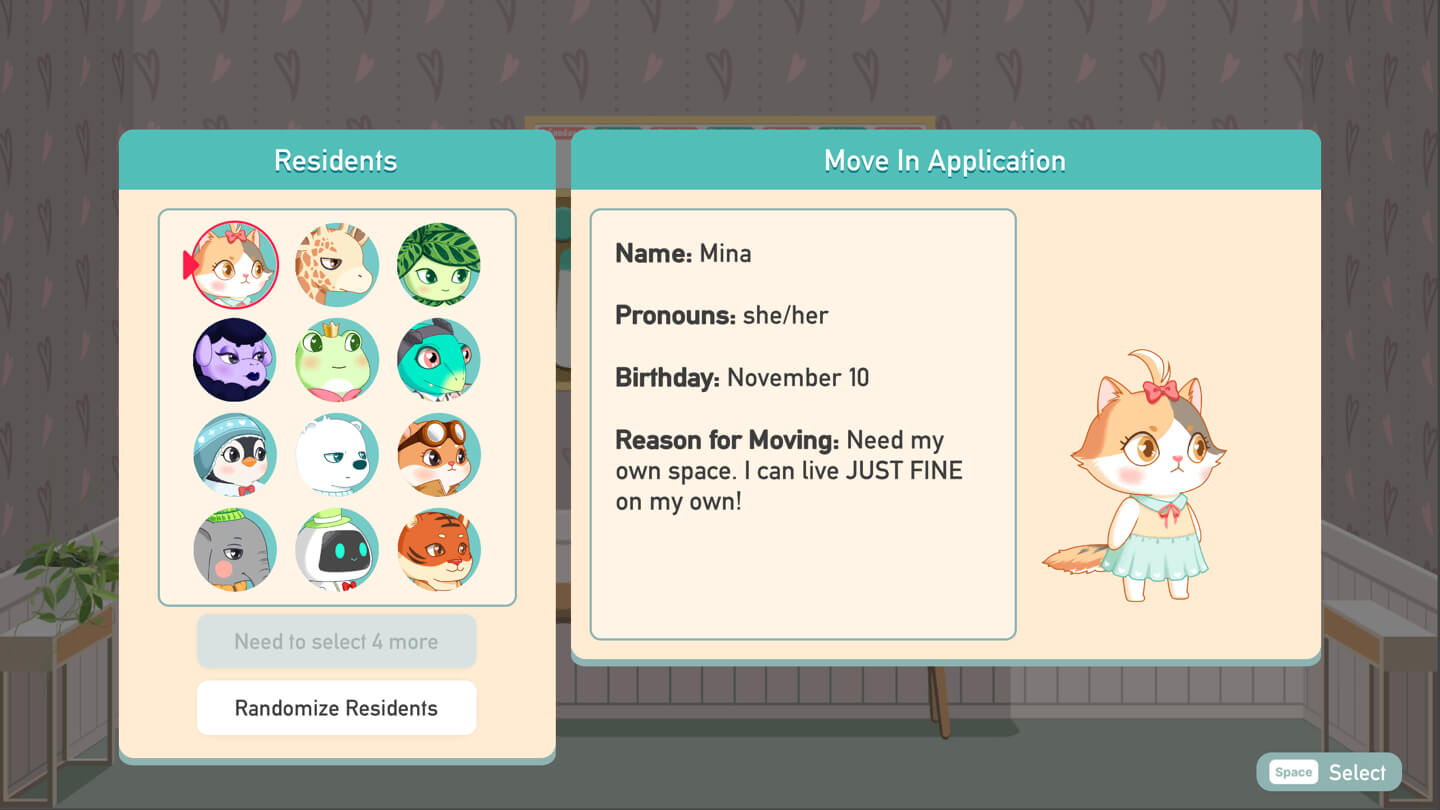Pick the teal lizard resident portrait
The width and height of the screenshot is (1440, 810).
[x=439, y=360]
